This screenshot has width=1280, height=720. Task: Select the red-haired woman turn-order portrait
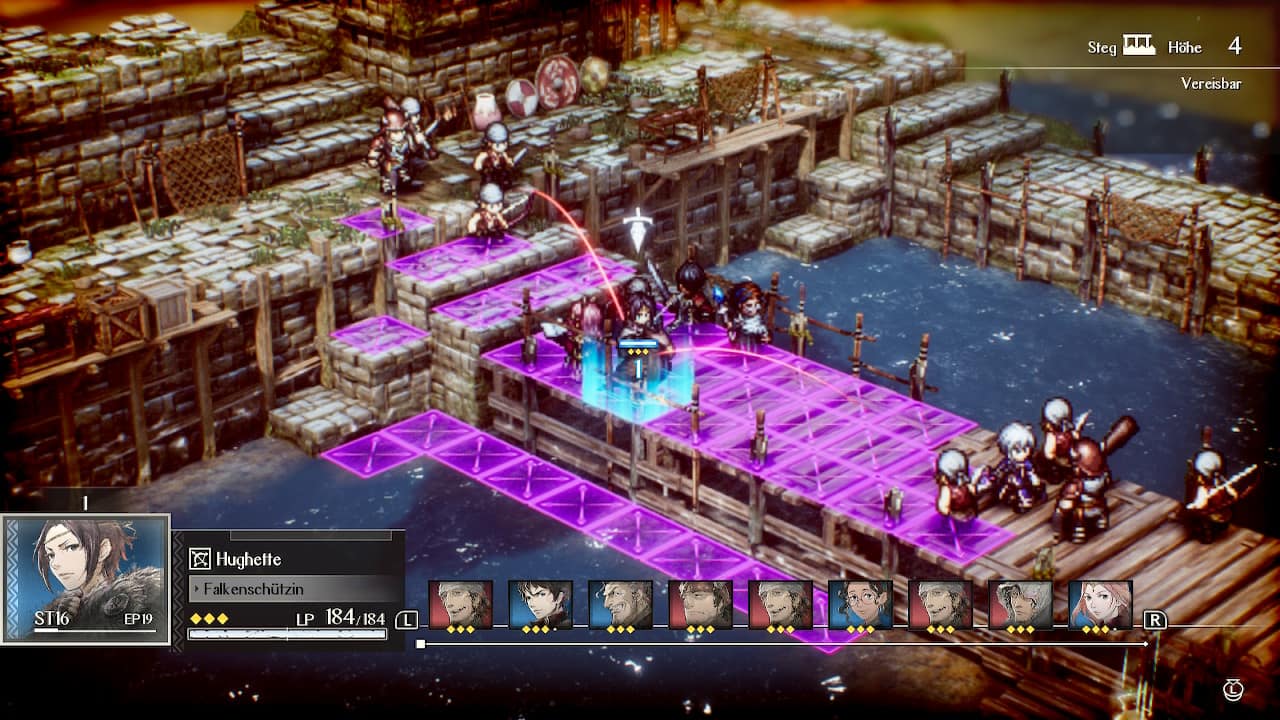(1100, 605)
